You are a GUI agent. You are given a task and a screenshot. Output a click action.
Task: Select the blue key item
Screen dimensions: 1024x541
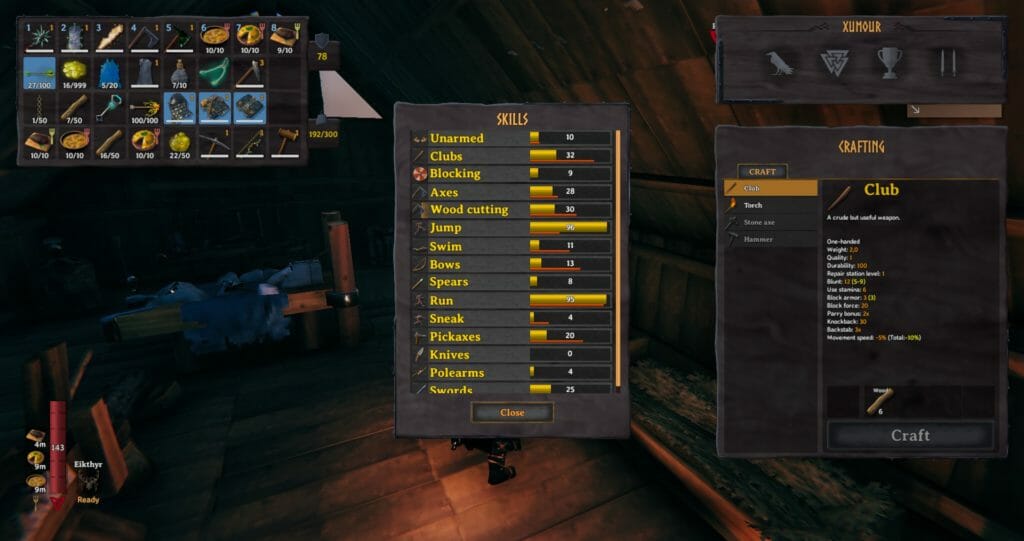pyautogui.click(x=110, y=106)
